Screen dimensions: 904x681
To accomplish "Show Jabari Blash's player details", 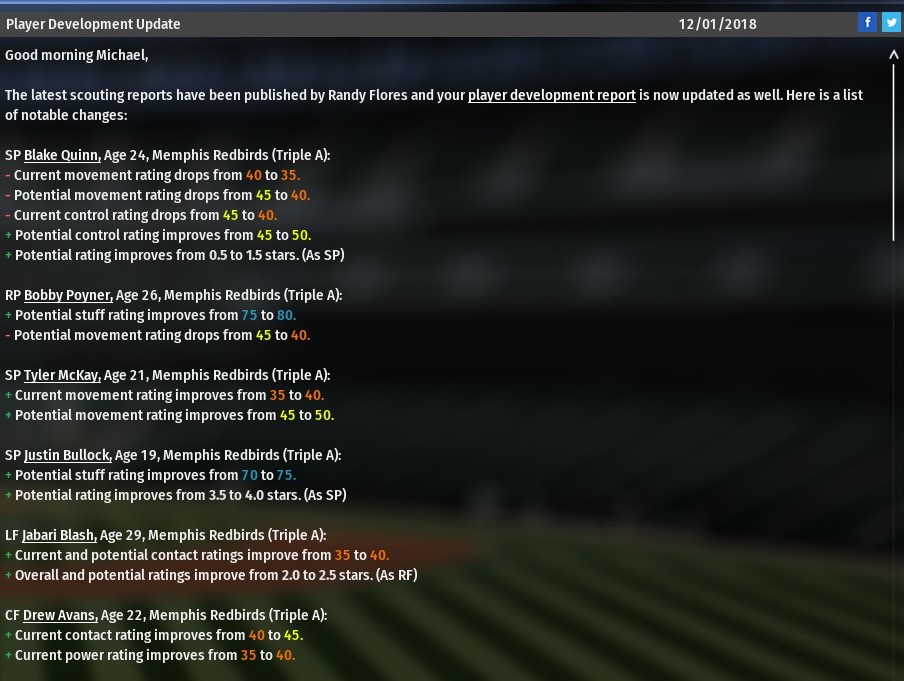I will point(59,535).
